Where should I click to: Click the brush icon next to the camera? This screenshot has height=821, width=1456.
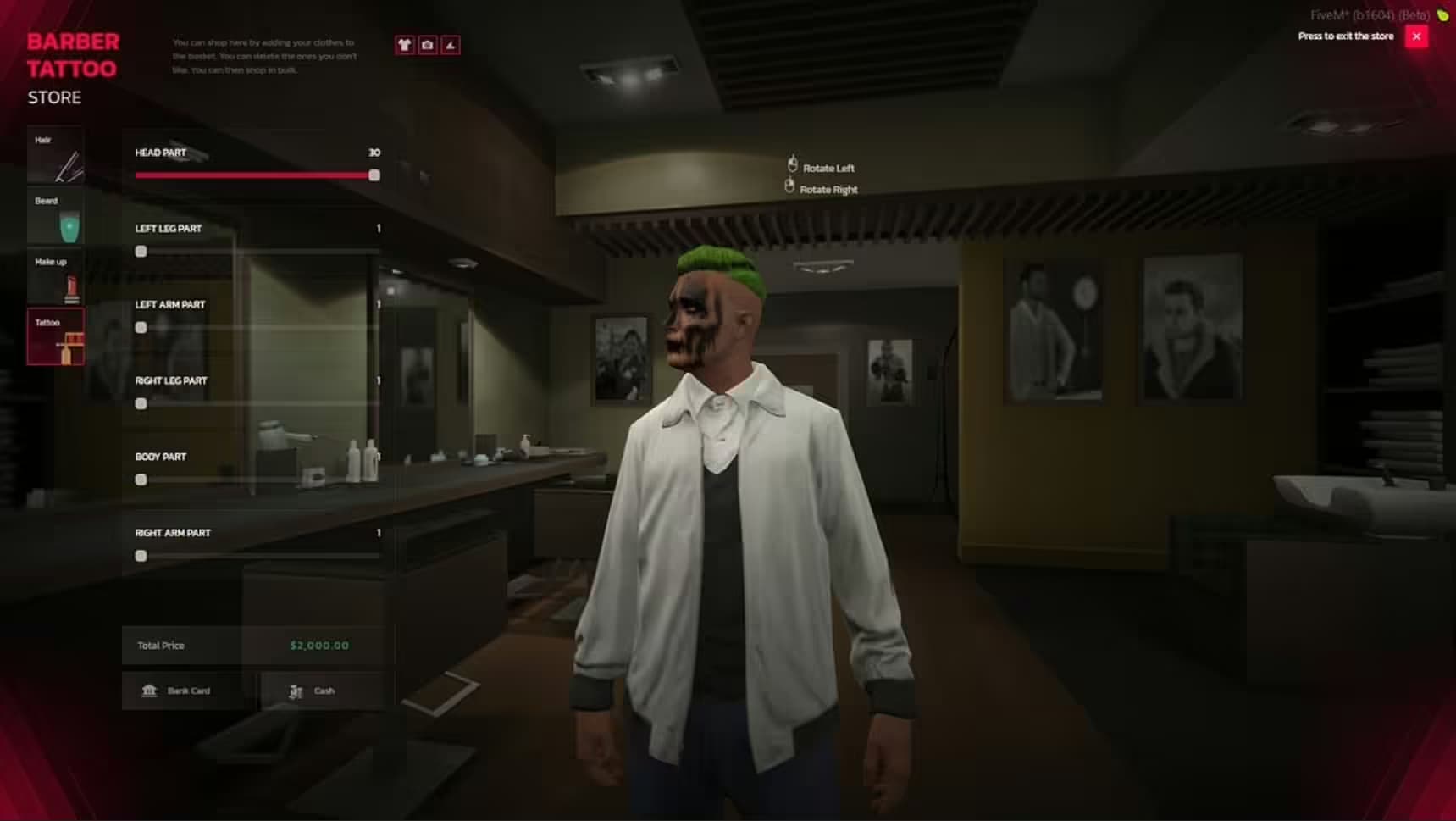point(450,45)
